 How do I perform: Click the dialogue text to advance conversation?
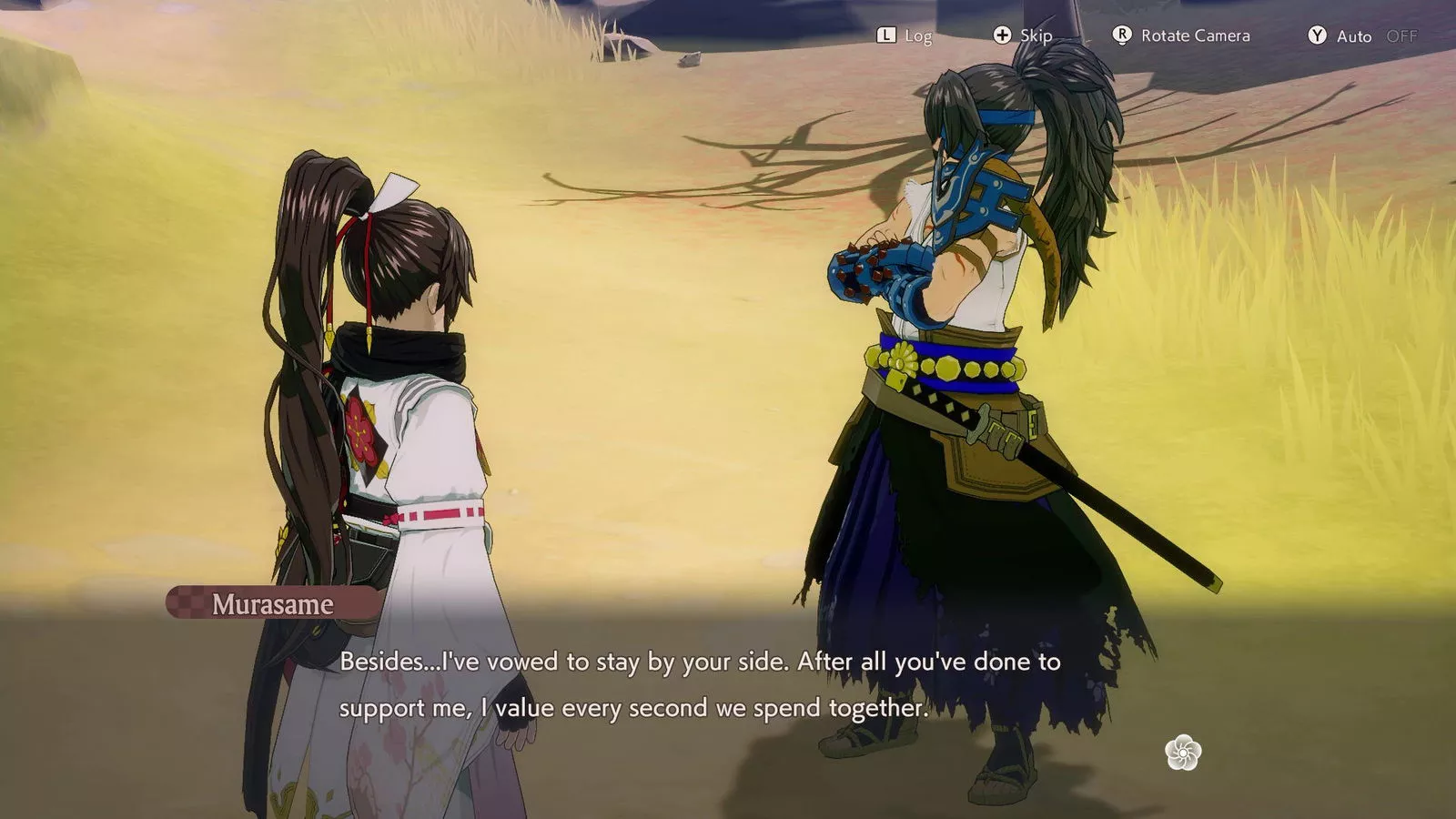point(701,682)
